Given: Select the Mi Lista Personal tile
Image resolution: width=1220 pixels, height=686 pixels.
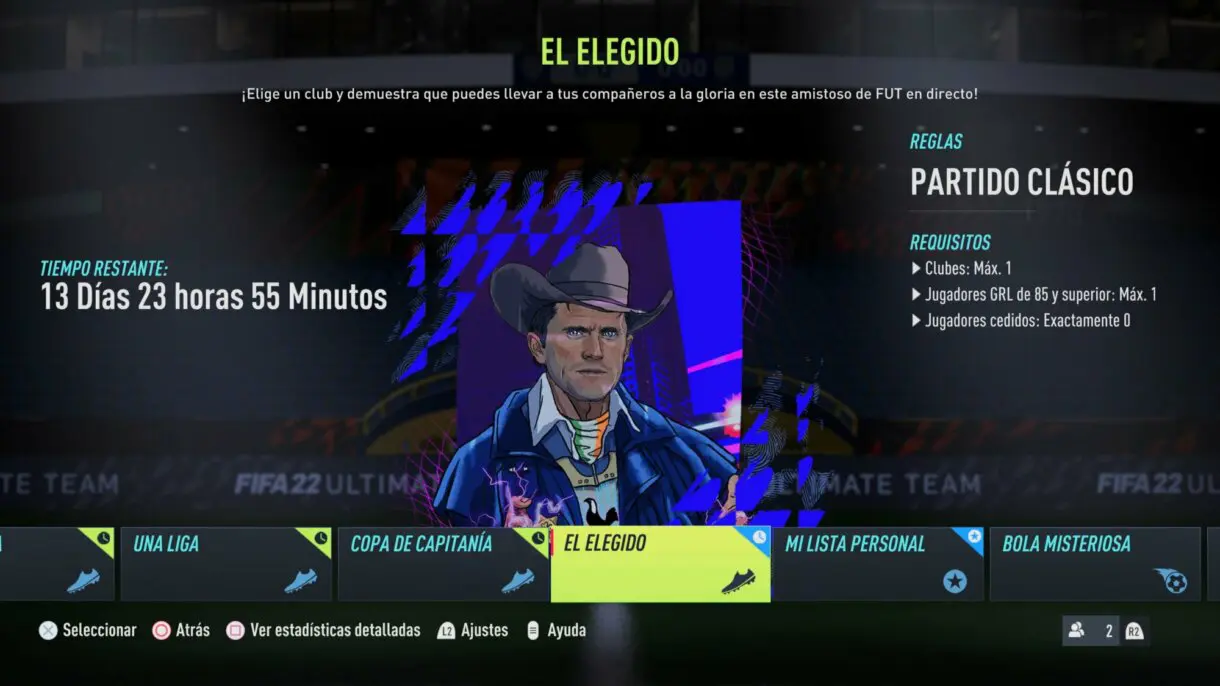Looking at the screenshot, I should coord(877,564).
